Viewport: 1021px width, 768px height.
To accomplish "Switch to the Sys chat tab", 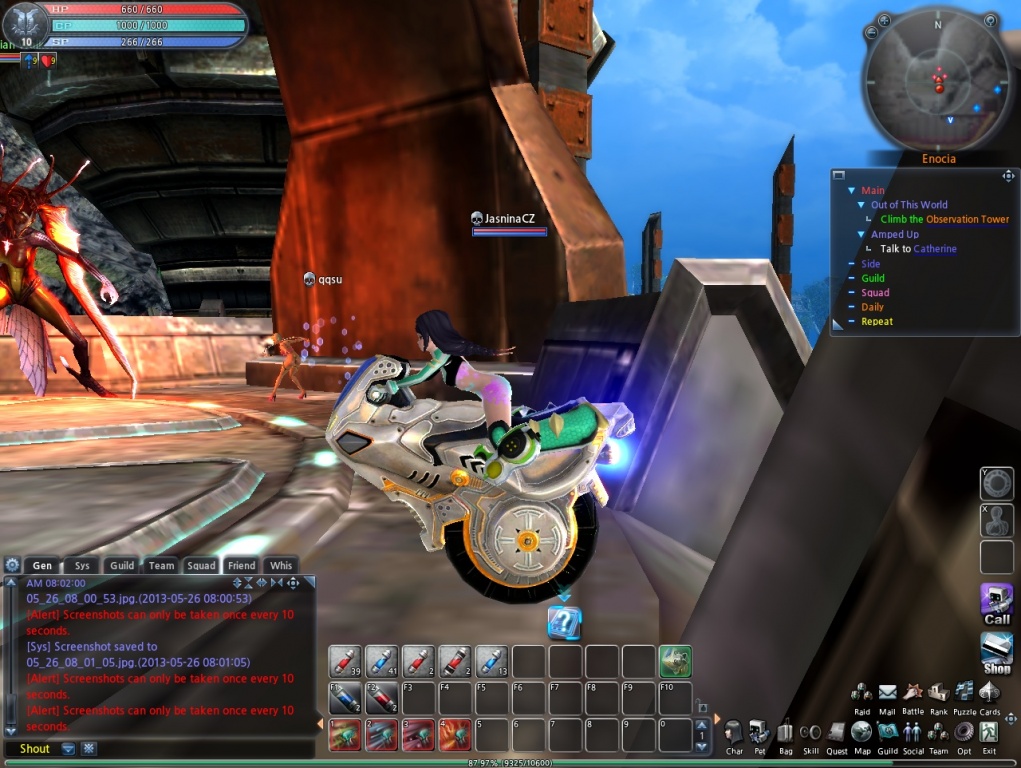I will pyautogui.click(x=82, y=565).
